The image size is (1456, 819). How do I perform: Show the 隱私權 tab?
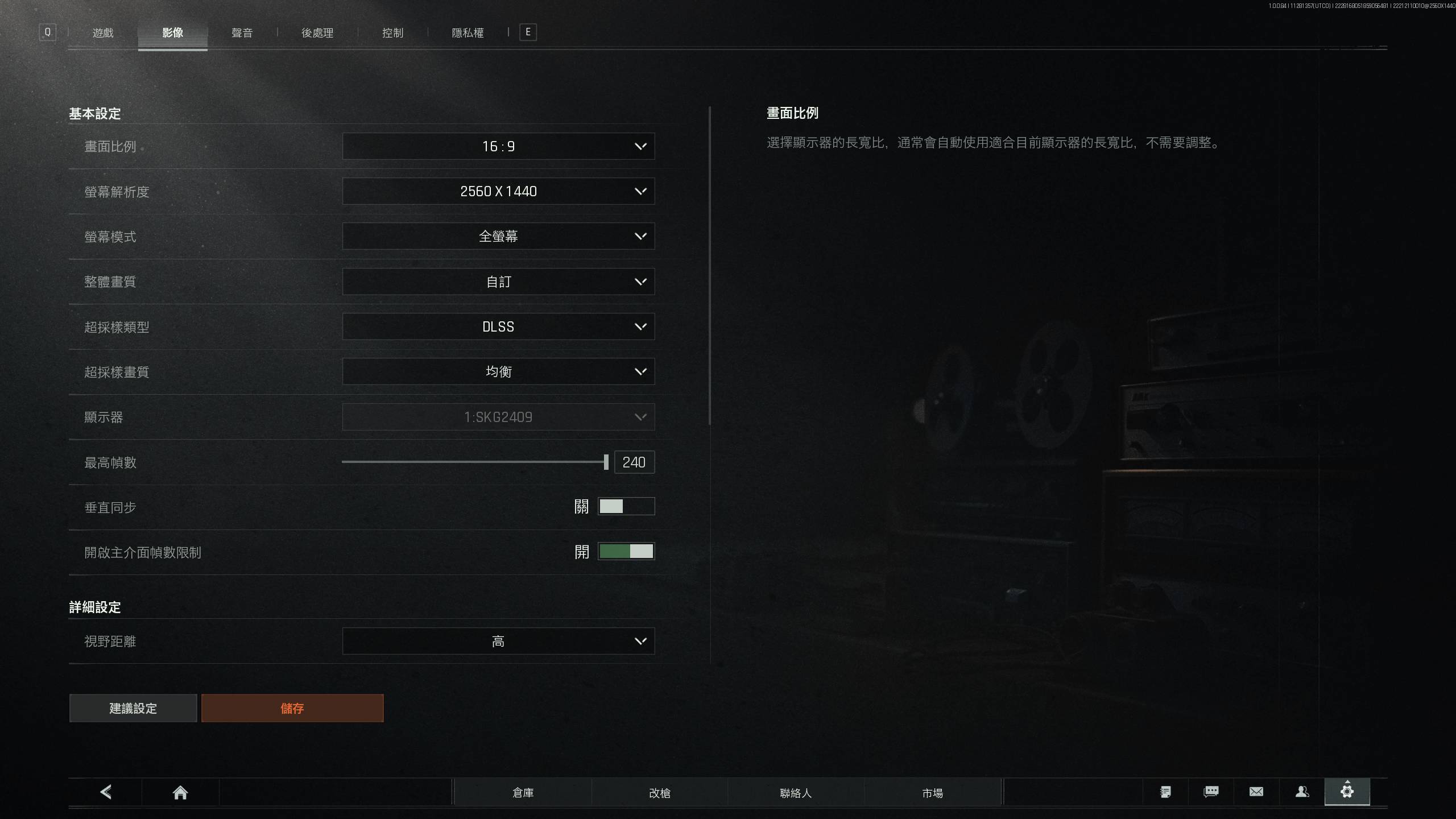click(x=468, y=33)
